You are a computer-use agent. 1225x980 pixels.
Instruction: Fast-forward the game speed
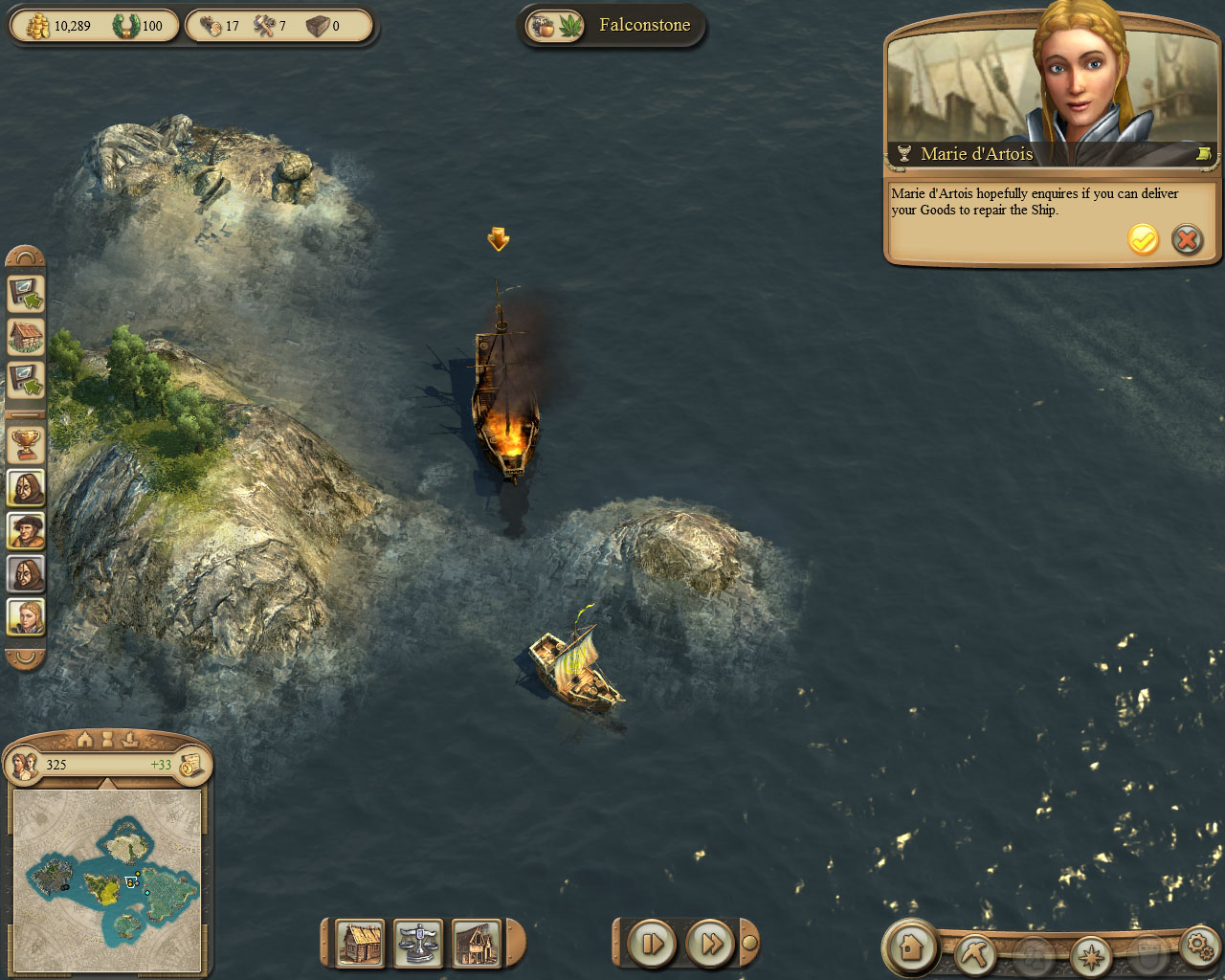point(711,945)
